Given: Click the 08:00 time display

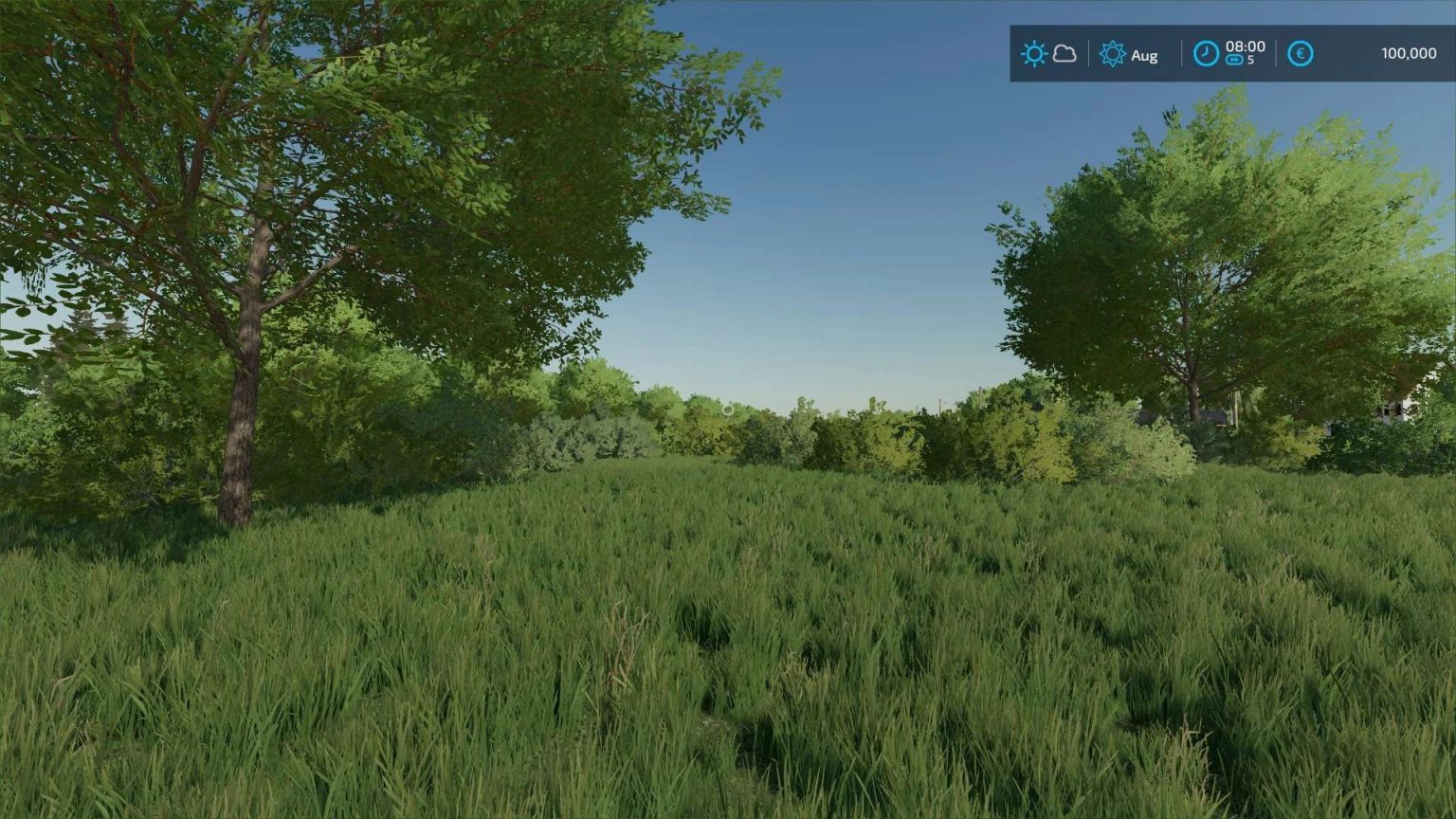Looking at the screenshot, I should (1247, 46).
